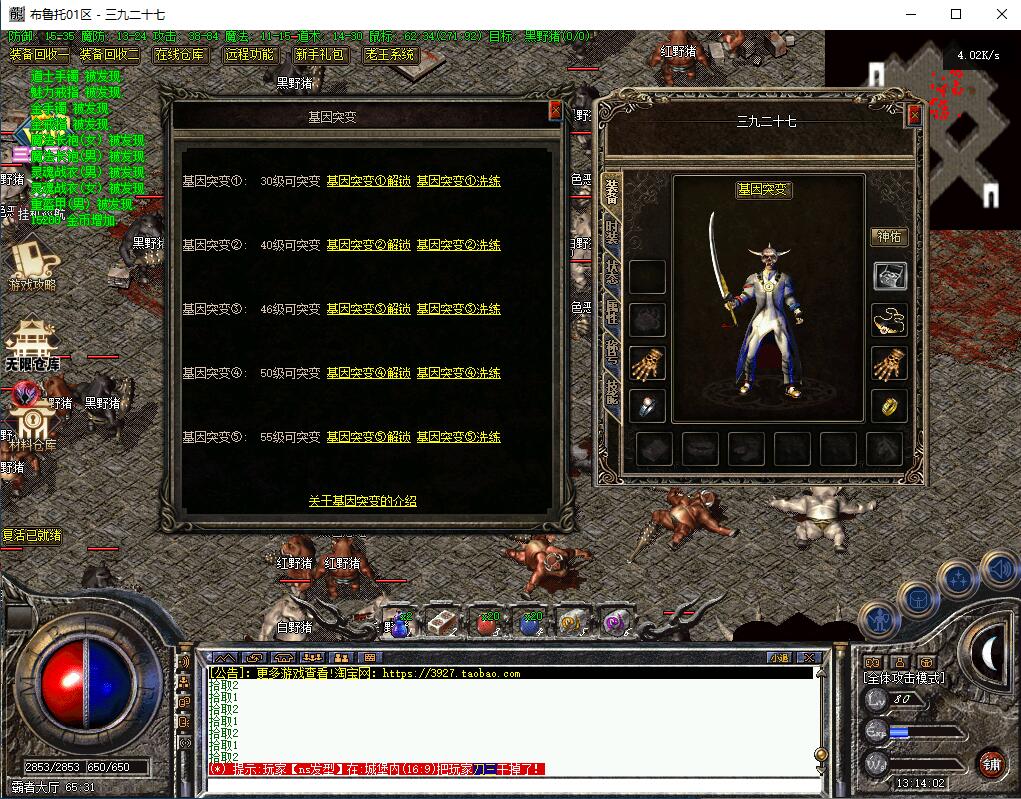This screenshot has height=799, width=1021.
Task: Unlock gene mutation ① via 基因突变①解锁 link
Action: pyautogui.click(x=368, y=181)
